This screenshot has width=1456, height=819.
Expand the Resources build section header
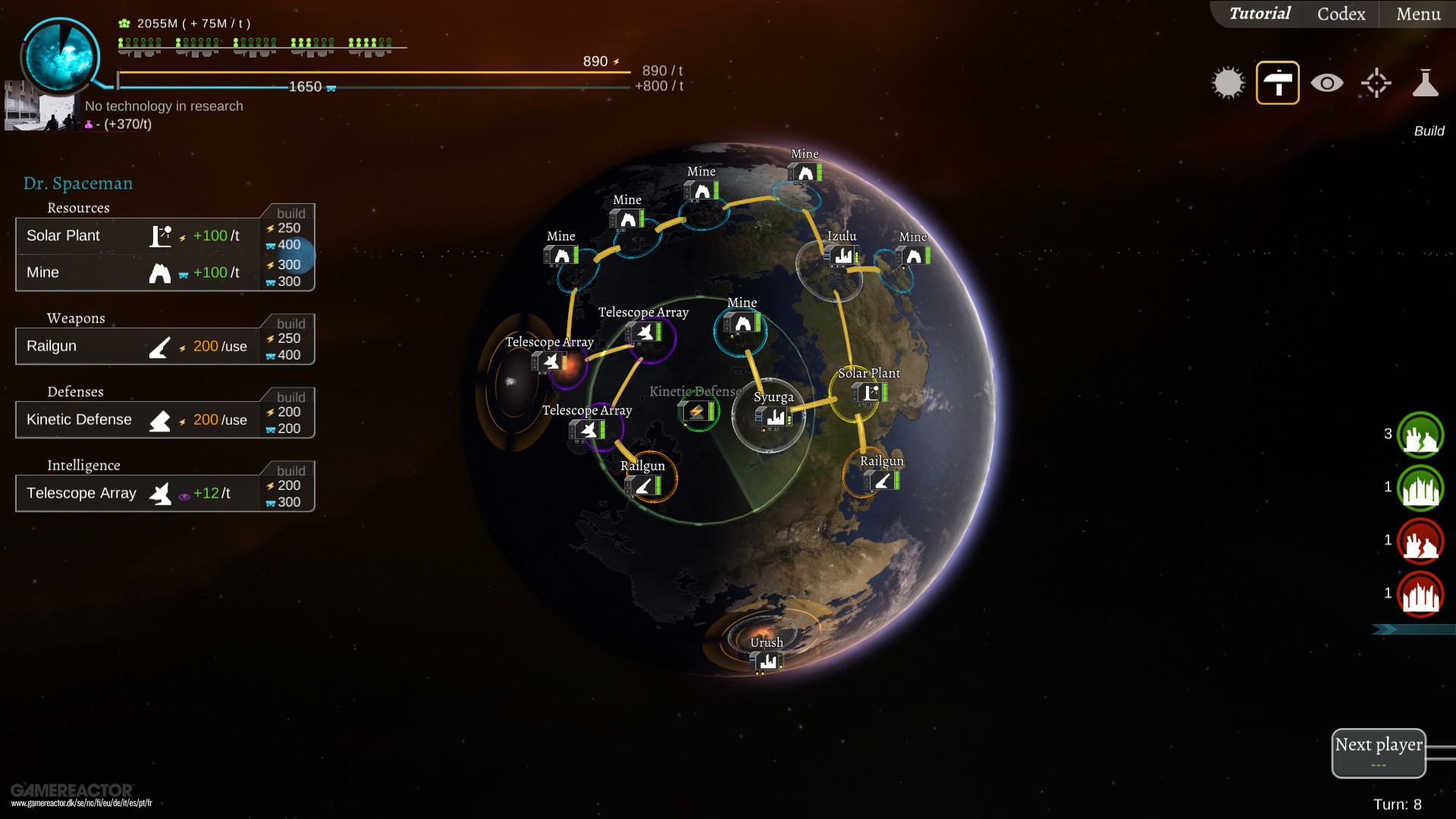pos(78,207)
